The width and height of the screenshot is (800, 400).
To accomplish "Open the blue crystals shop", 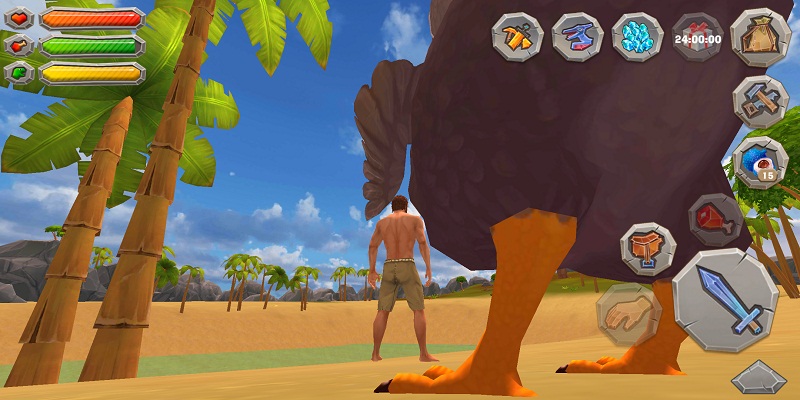I will (x=637, y=38).
